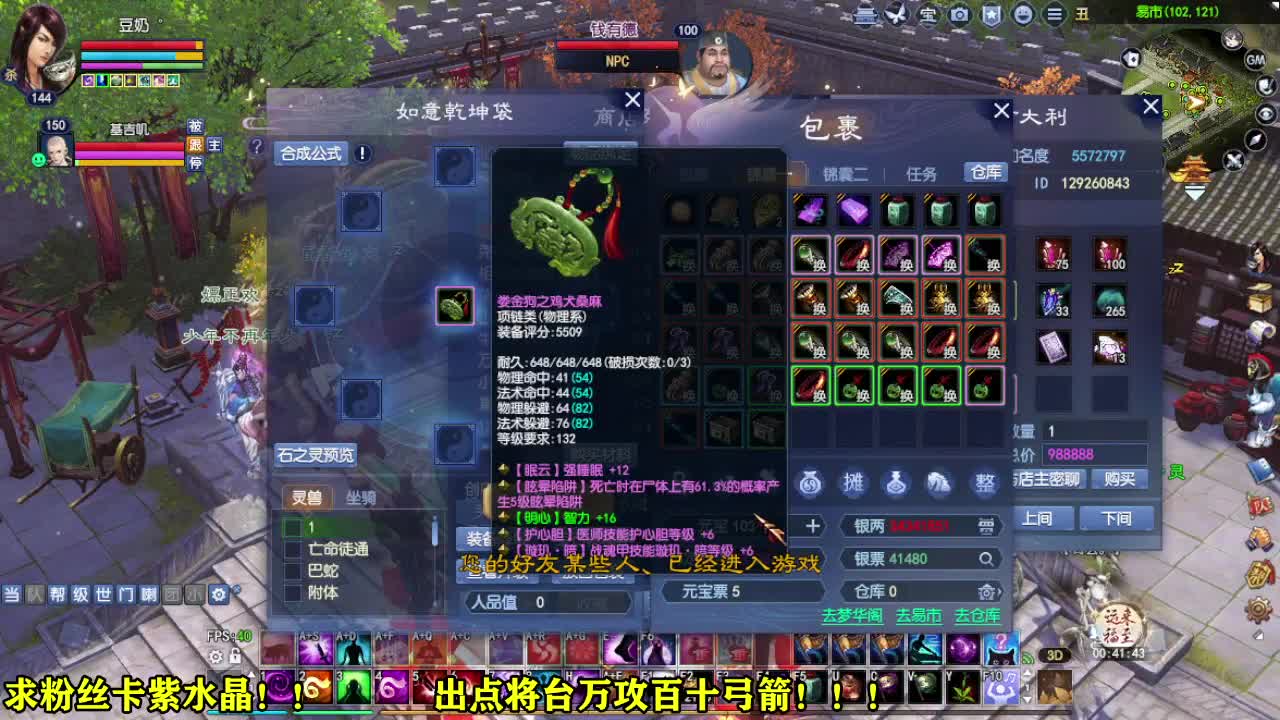Image resolution: width=1280 pixels, height=720 pixels.
Task: Click the money pouch icon in the bag panel
Action: click(x=810, y=484)
